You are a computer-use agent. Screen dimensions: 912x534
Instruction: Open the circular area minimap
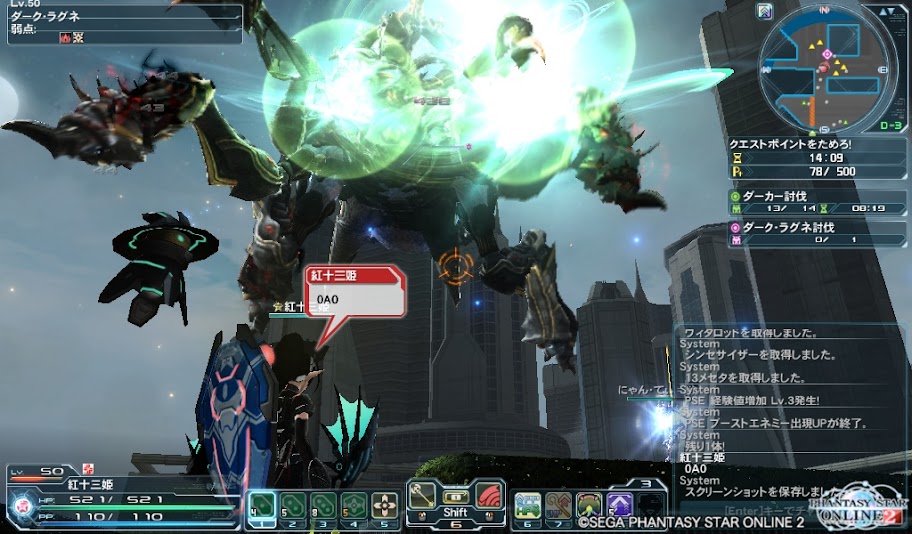824,70
